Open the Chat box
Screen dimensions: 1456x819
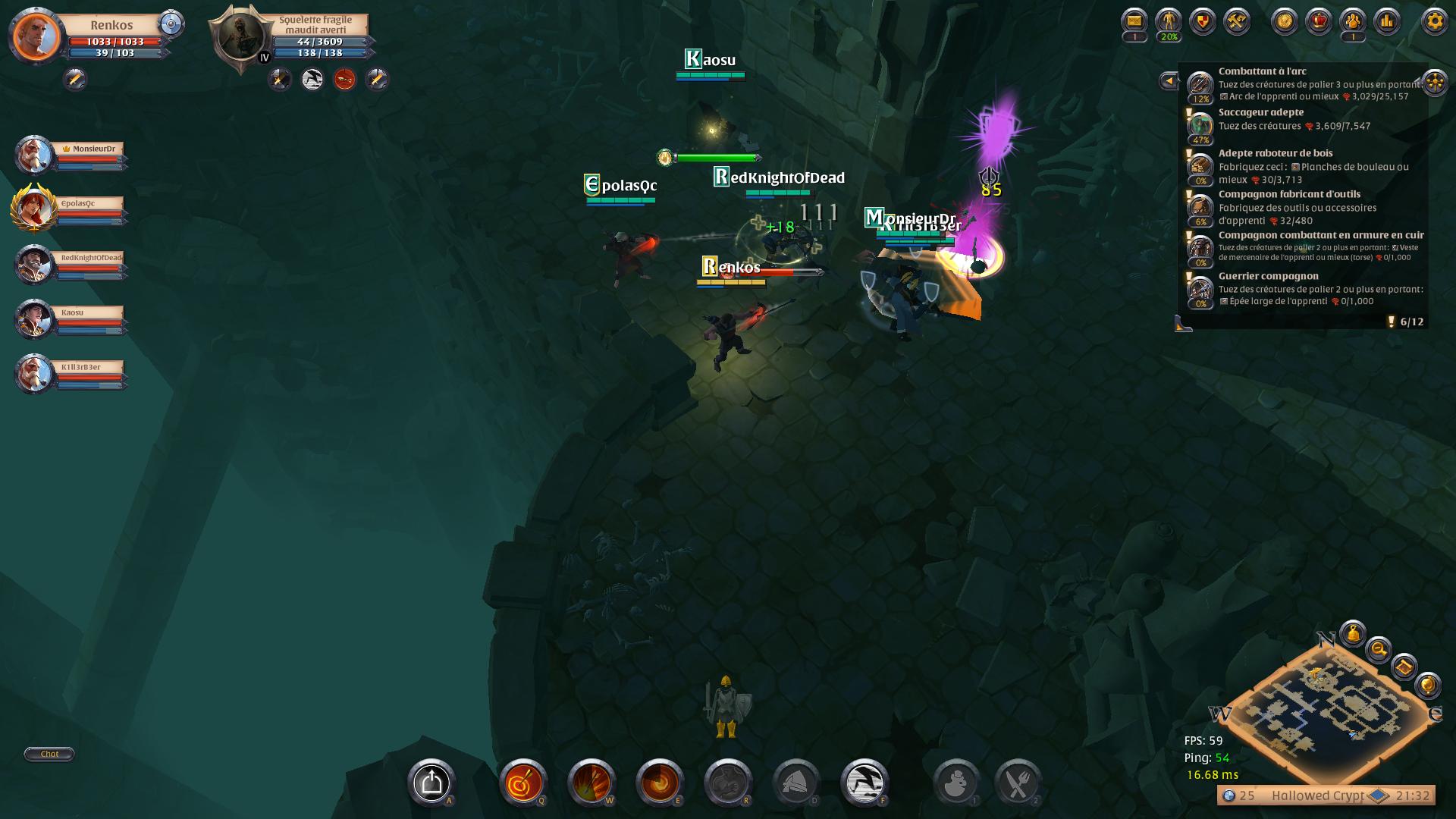[x=49, y=754]
